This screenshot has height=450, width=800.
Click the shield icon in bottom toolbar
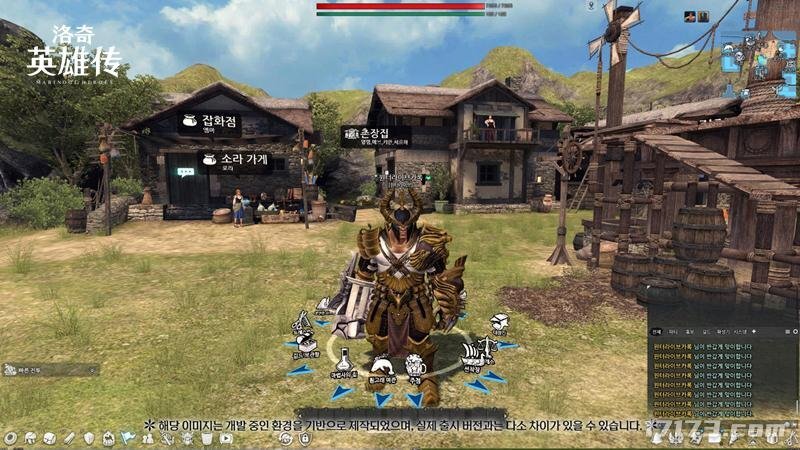(x=90, y=438)
